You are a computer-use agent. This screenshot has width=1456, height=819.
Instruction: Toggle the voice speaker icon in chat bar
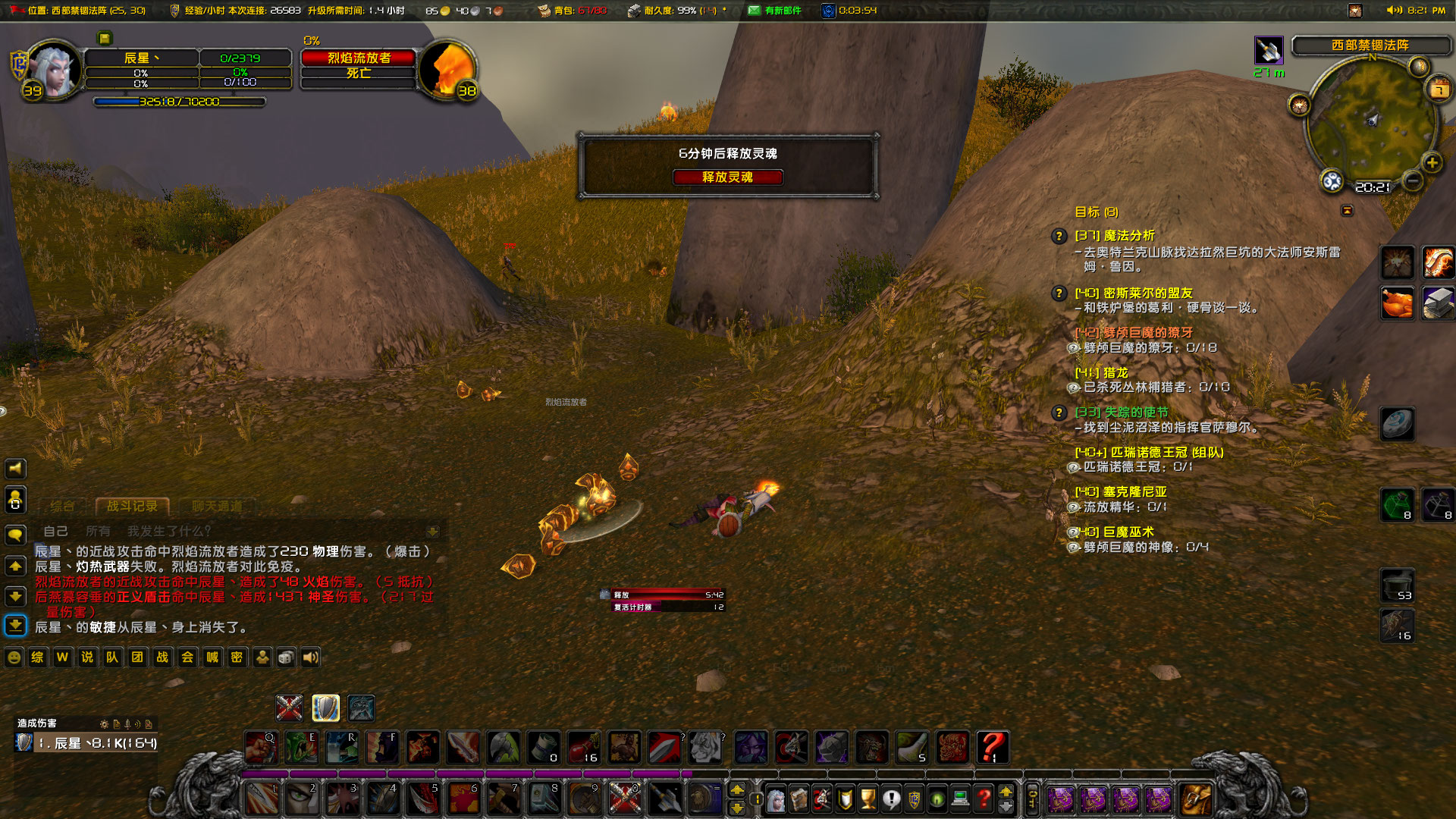(310, 657)
